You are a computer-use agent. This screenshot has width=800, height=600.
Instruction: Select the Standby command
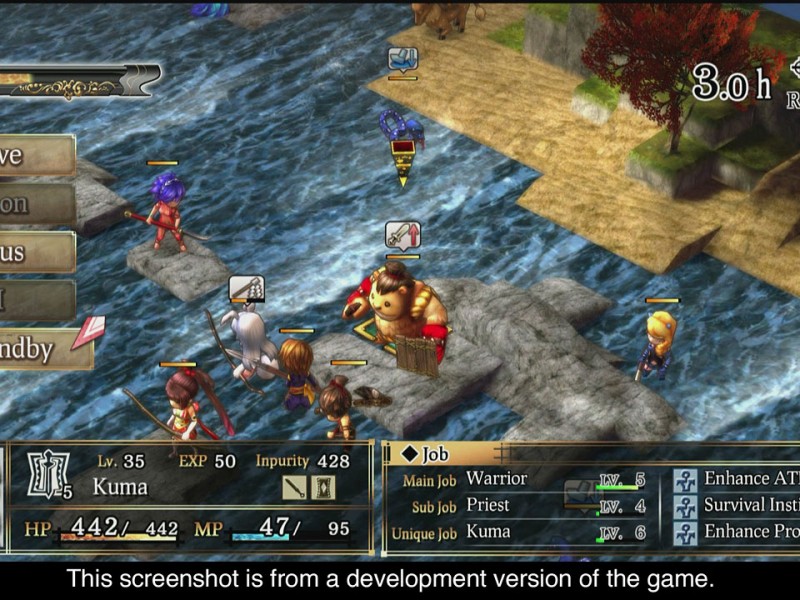[38, 349]
